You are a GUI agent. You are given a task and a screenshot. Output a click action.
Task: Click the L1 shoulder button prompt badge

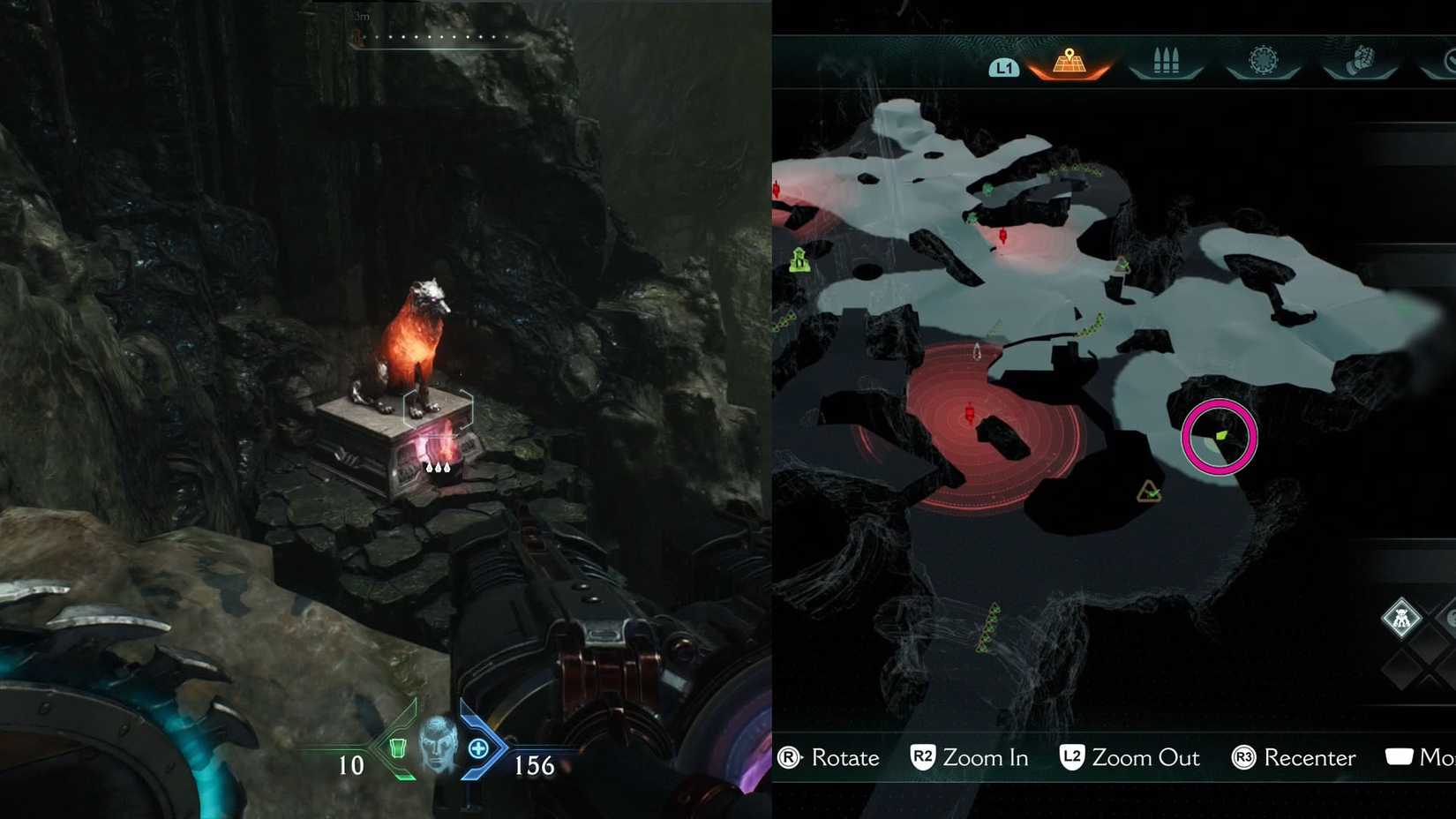pos(1004,66)
